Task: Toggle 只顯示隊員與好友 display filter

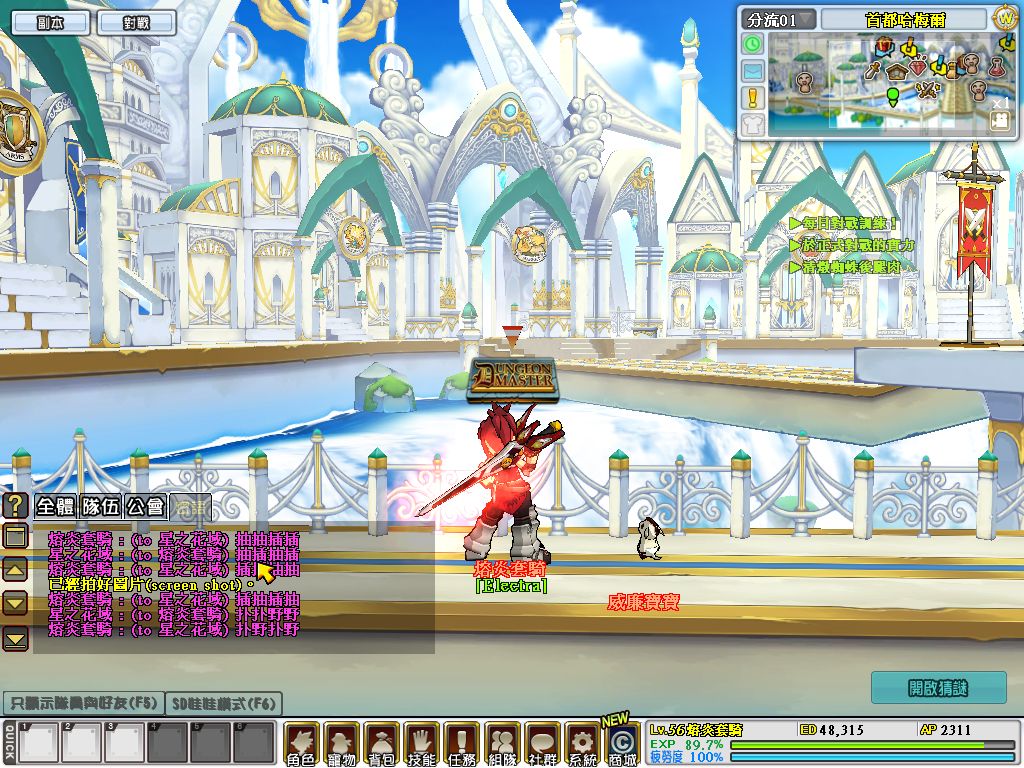Action: pos(81,703)
